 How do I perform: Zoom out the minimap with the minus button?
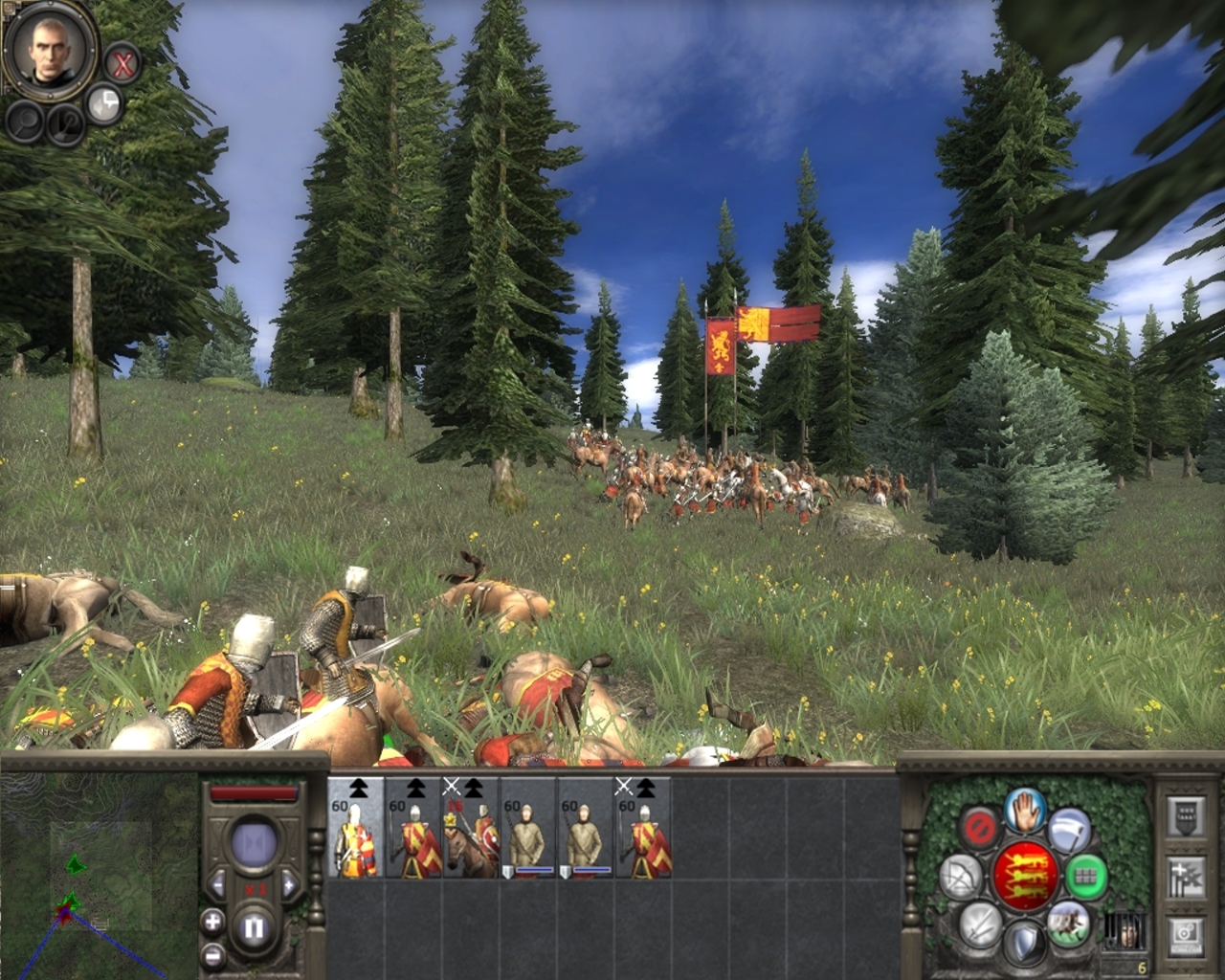coord(212,956)
